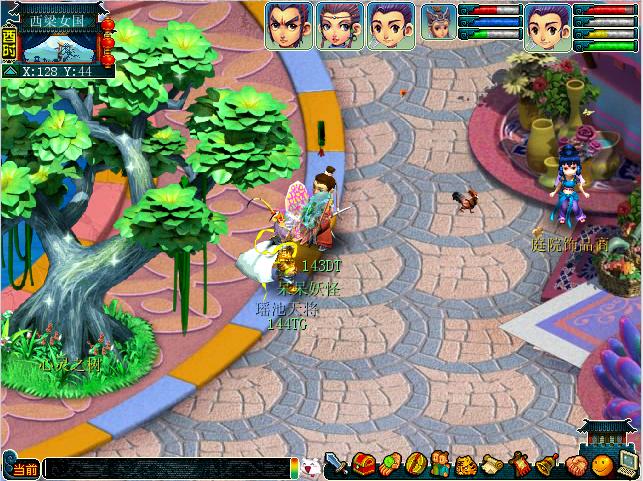Open the scroll quest log icon
643x481 pixels.
click(x=494, y=465)
